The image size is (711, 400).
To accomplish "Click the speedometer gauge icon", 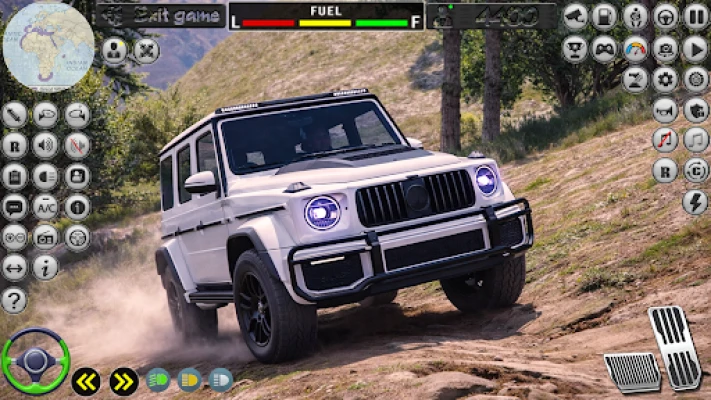I will tap(635, 48).
